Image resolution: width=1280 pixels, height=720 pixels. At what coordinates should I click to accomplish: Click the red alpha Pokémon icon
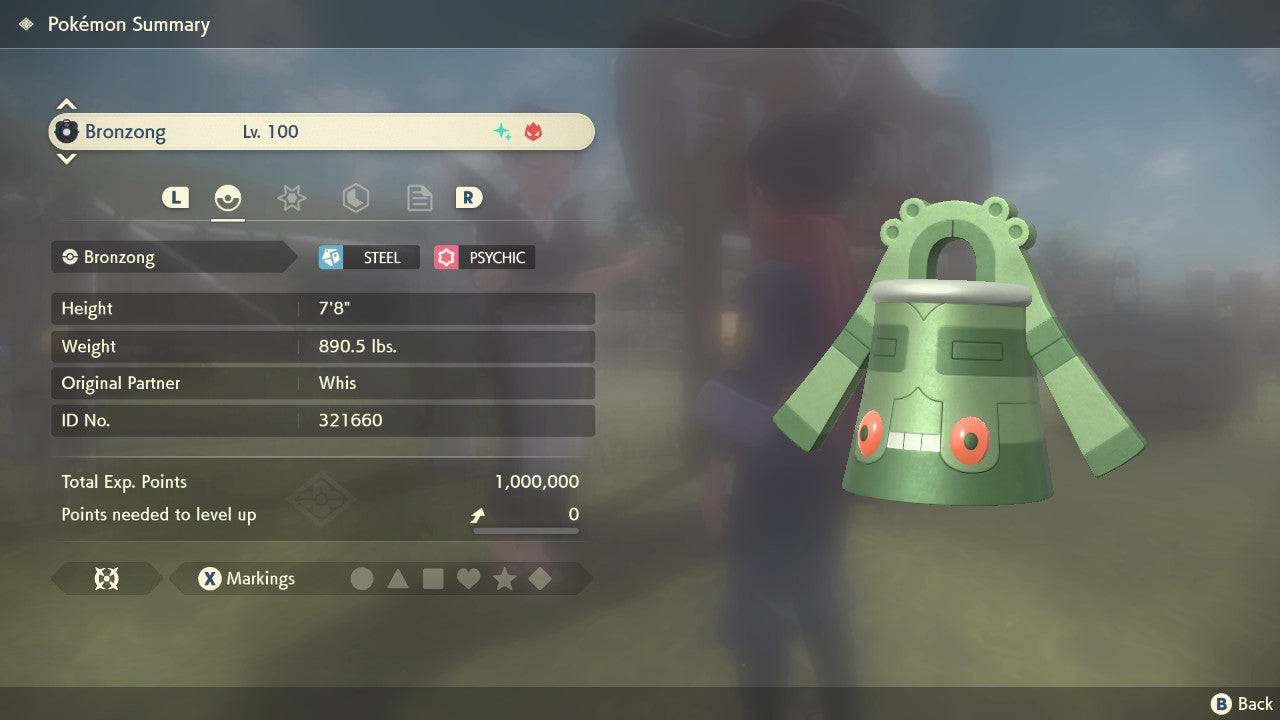click(x=533, y=131)
